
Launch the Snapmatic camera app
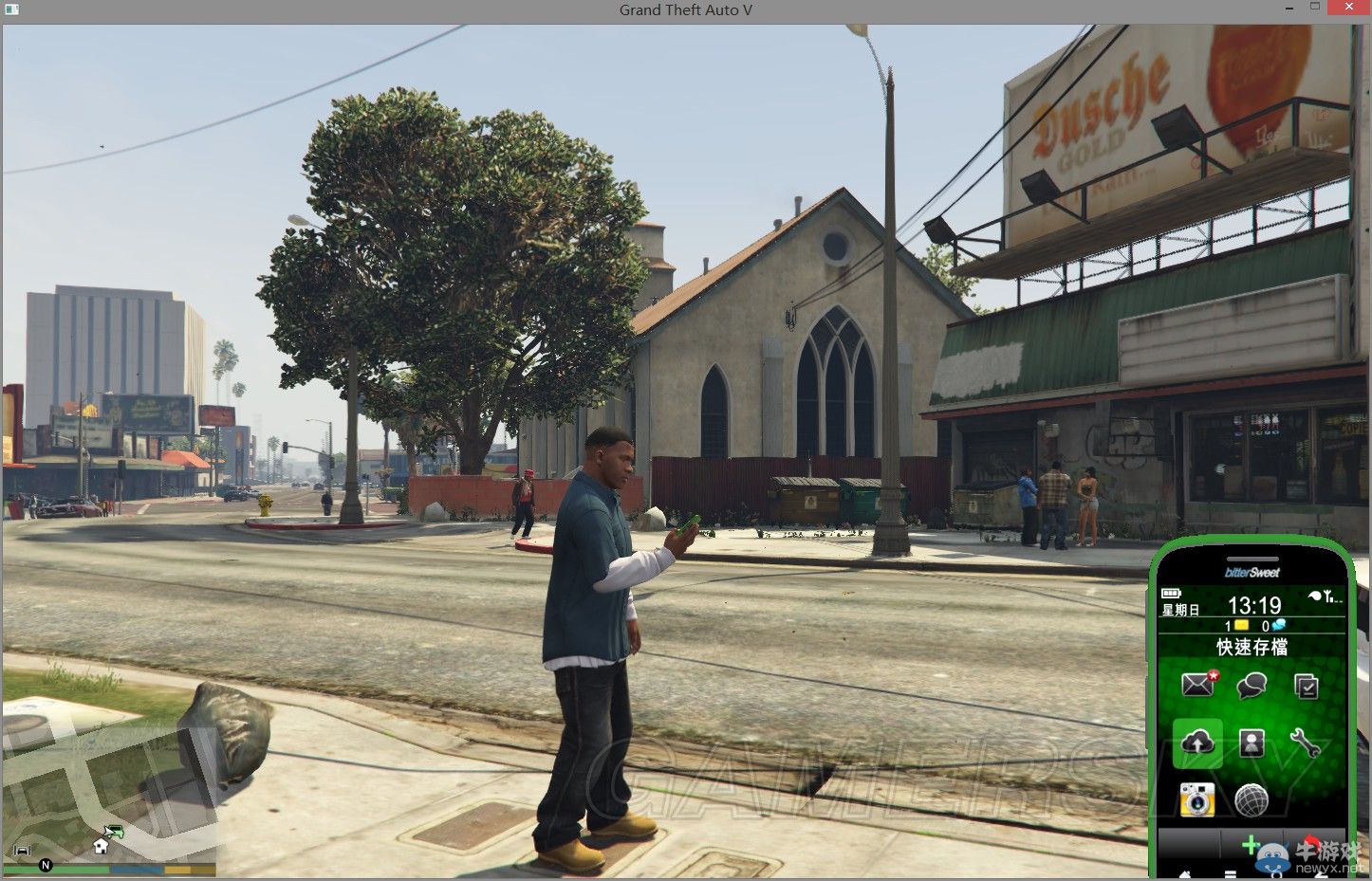1196,798
